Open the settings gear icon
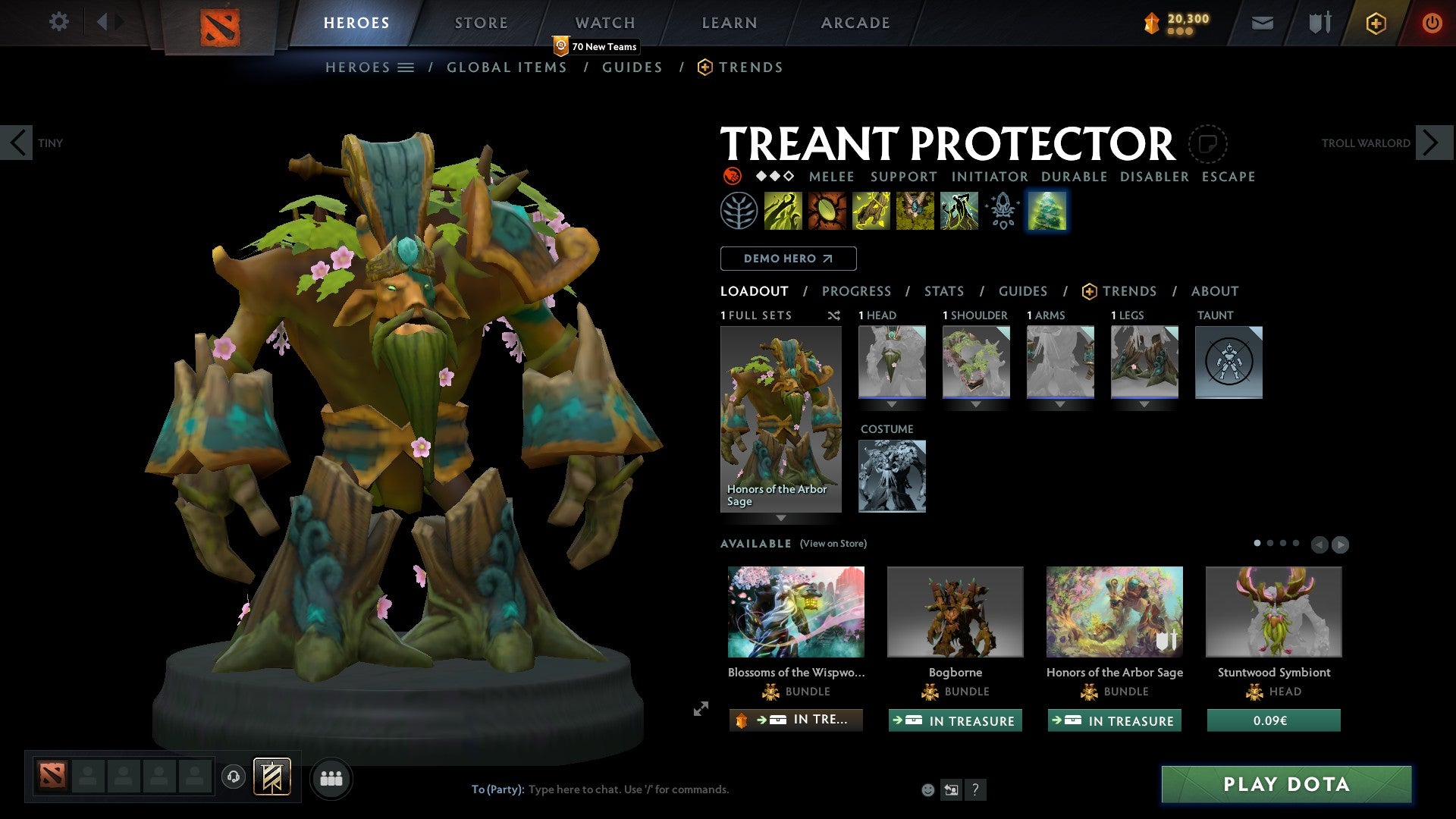1456x819 pixels. click(58, 22)
